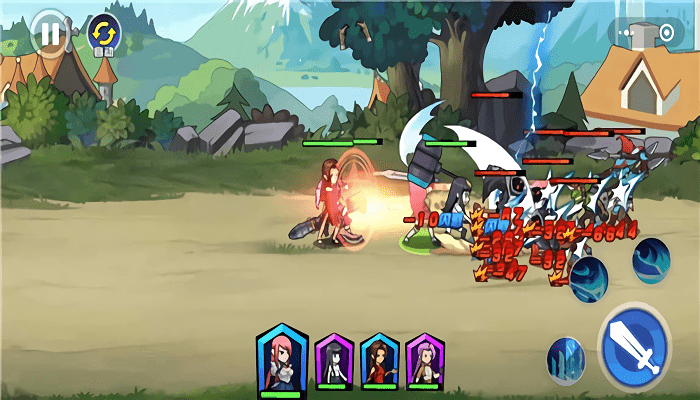Toggle auto-battle with the yellow arrows icon
This screenshot has height=400, width=700.
coord(102,32)
